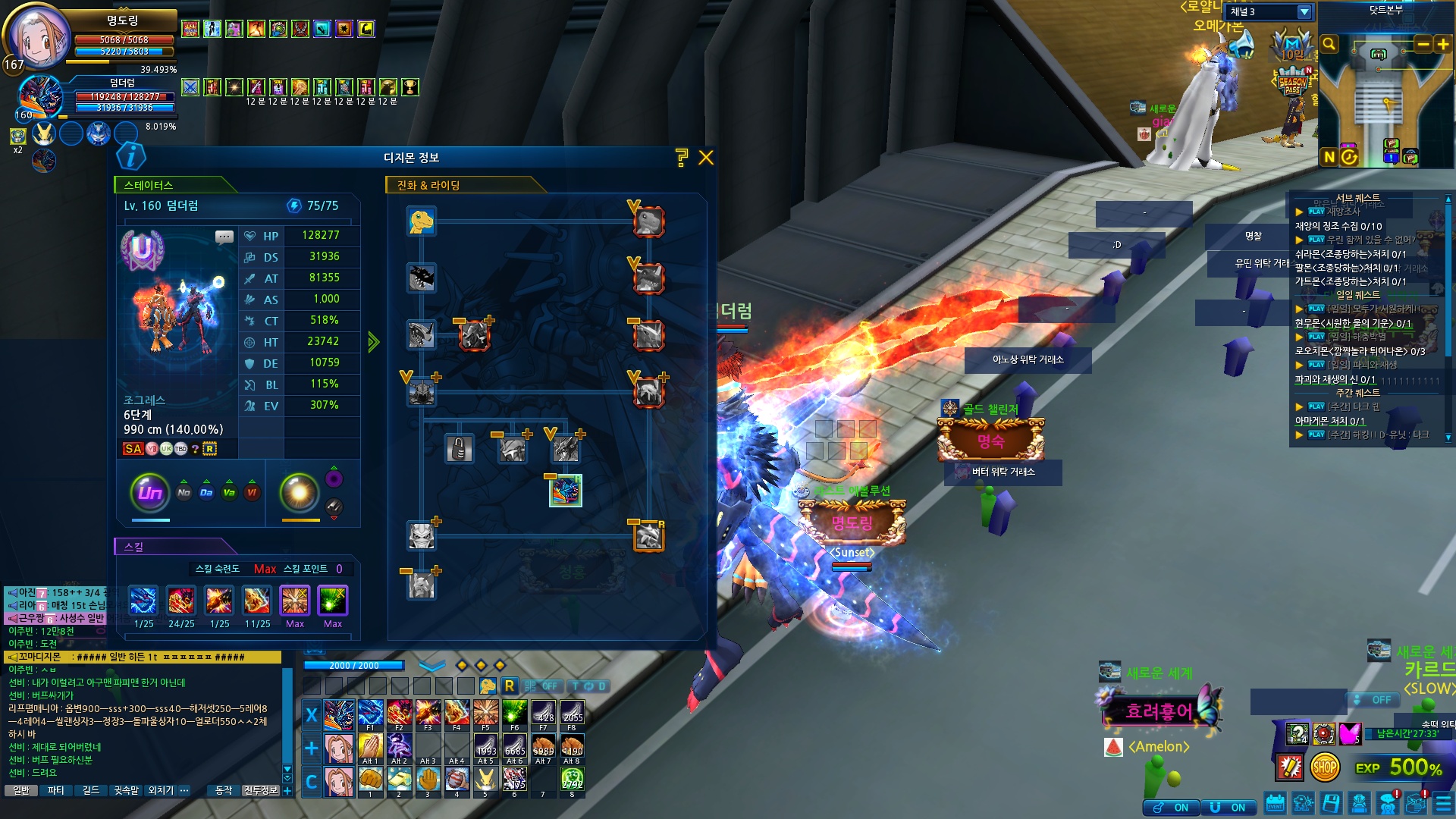Select the Agumon evolution slot

[421, 221]
